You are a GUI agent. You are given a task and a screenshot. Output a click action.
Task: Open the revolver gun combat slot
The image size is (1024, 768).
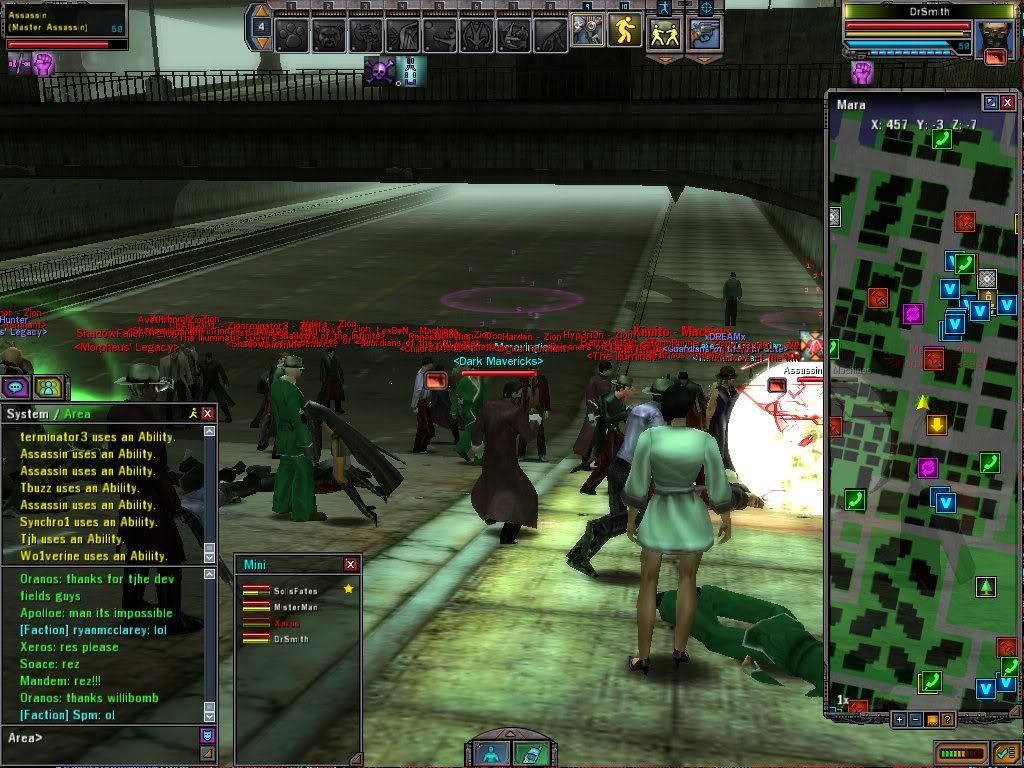point(705,33)
